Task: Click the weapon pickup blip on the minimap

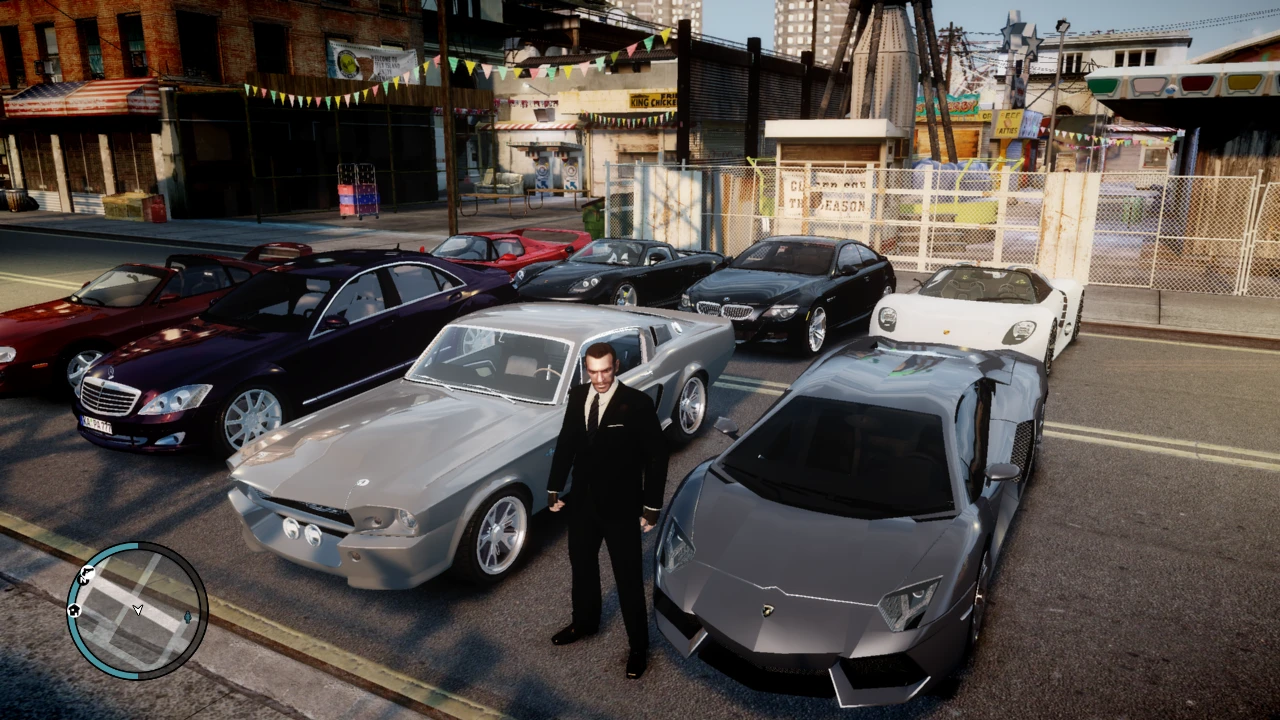Action: (x=89, y=572)
